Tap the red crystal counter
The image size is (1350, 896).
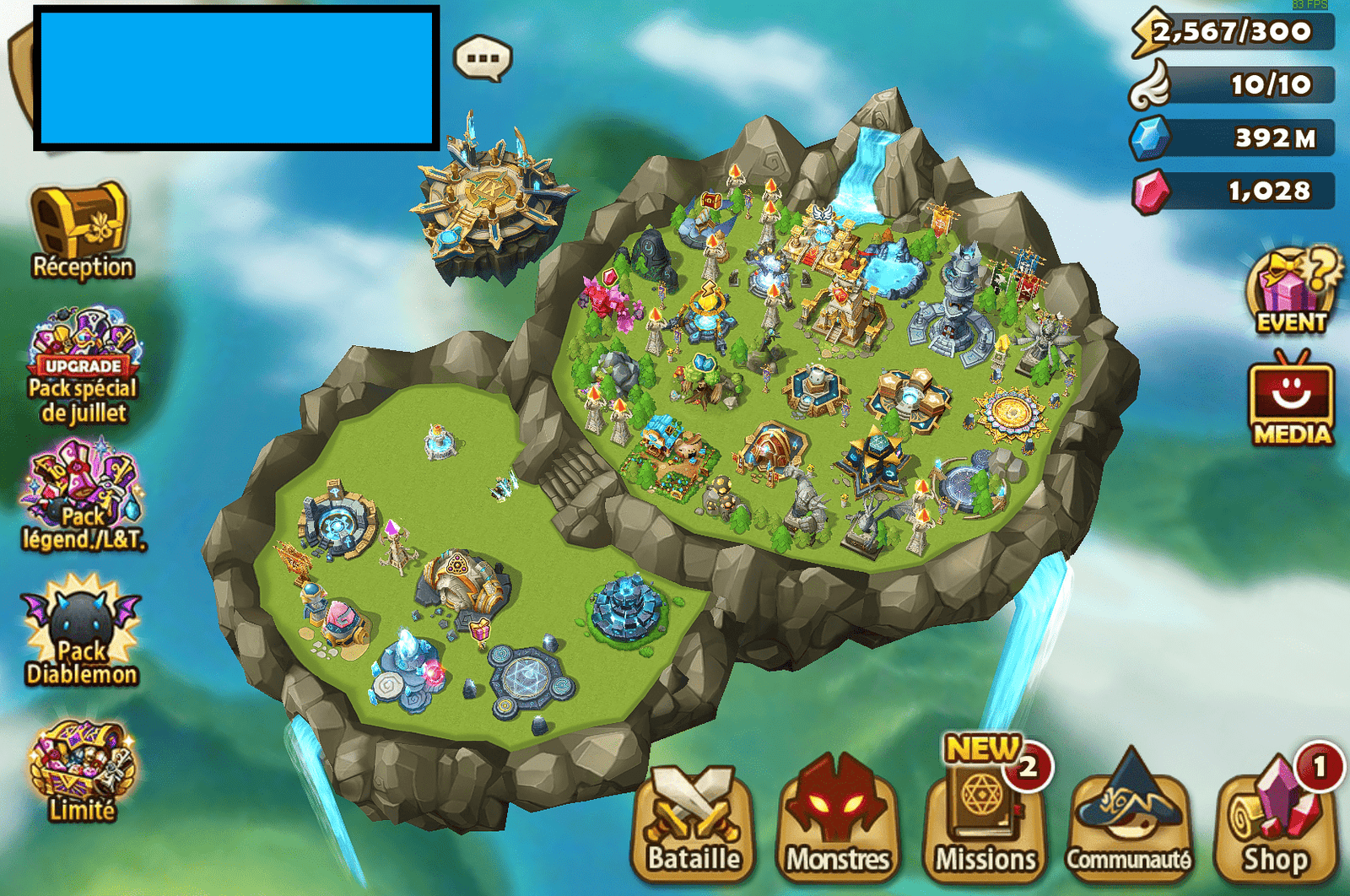1233,192
